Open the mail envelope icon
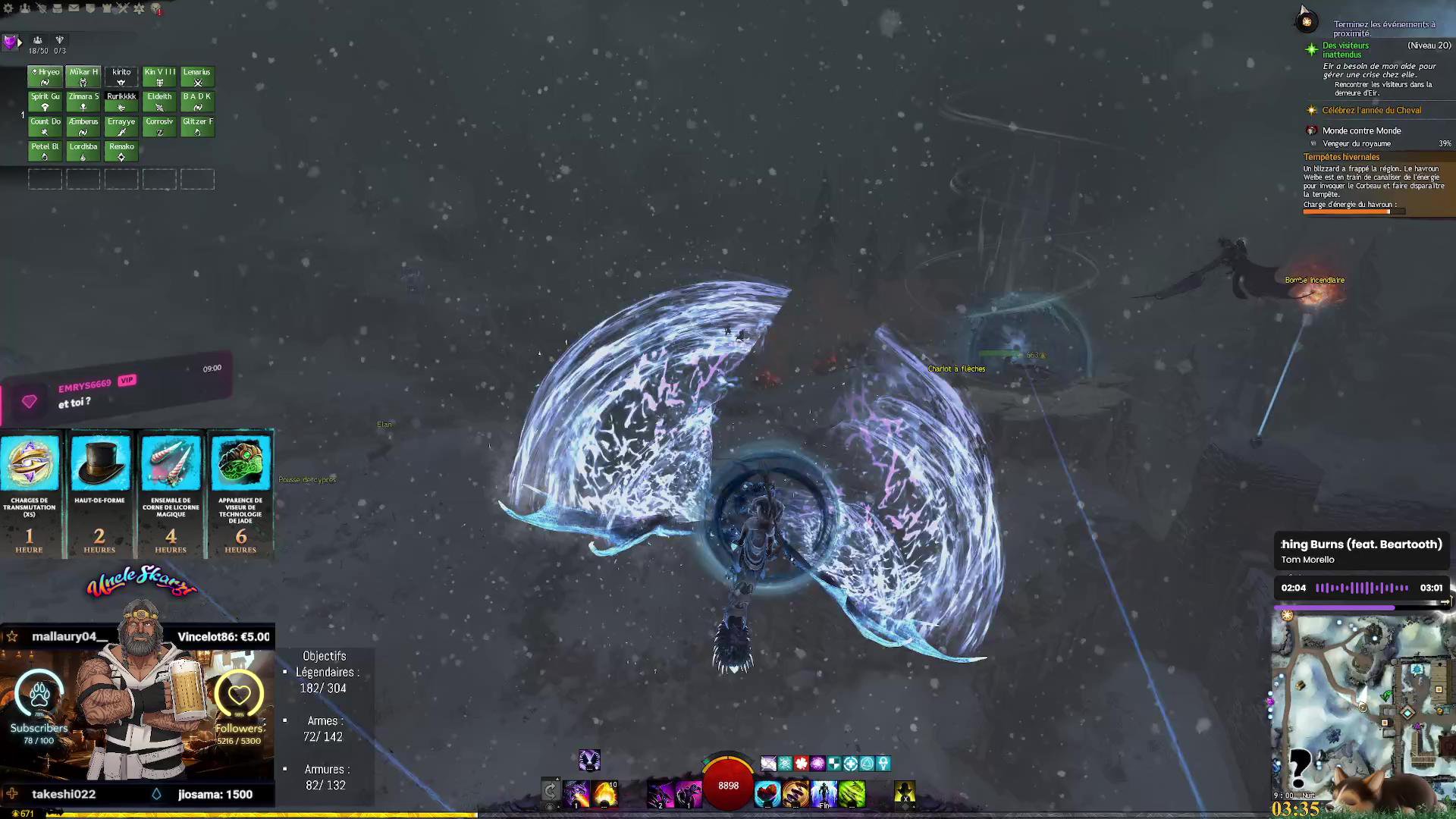1456x819 pixels. (x=74, y=8)
